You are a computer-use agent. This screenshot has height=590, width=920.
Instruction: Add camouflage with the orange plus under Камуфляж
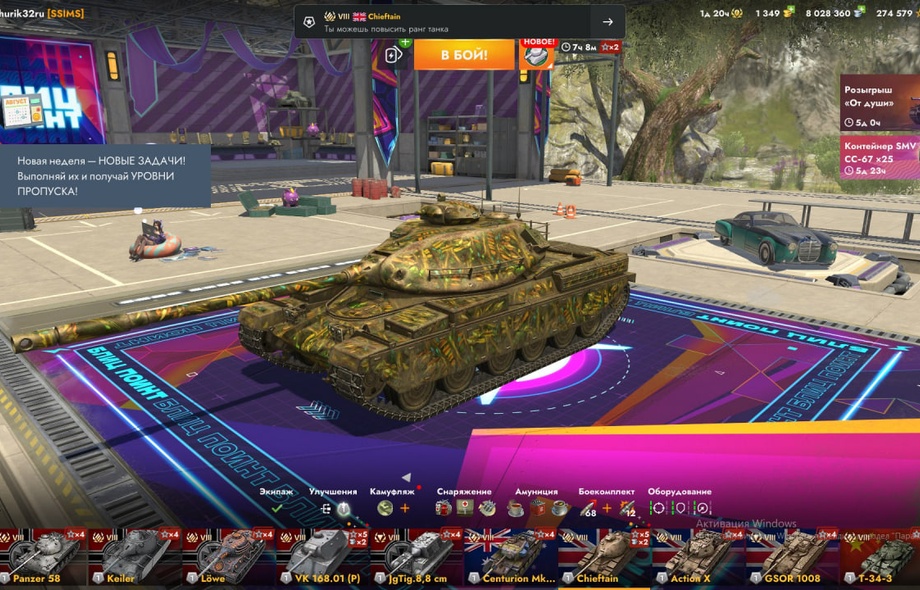click(x=405, y=508)
